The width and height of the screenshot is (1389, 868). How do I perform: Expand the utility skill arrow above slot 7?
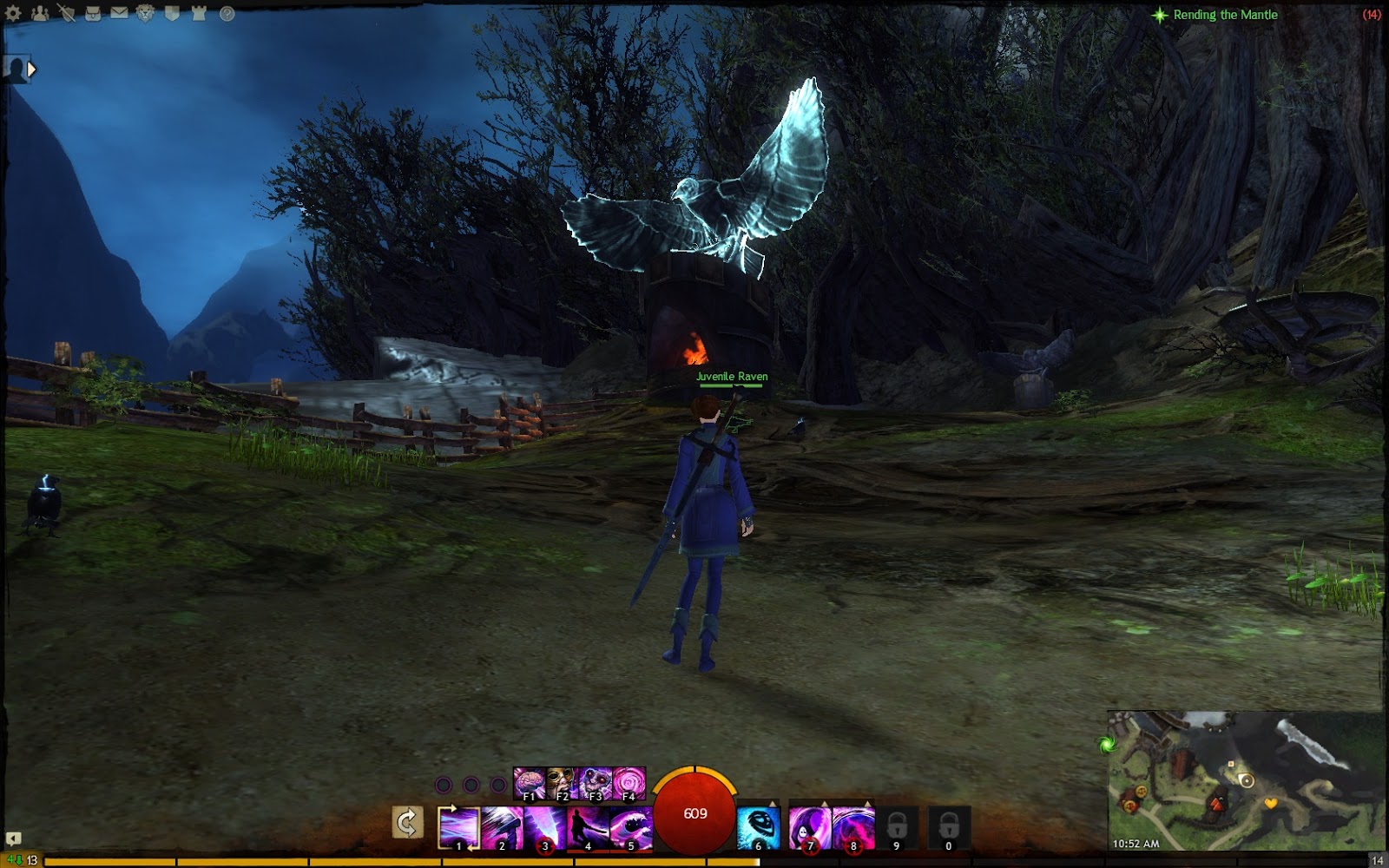tap(824, 804)
